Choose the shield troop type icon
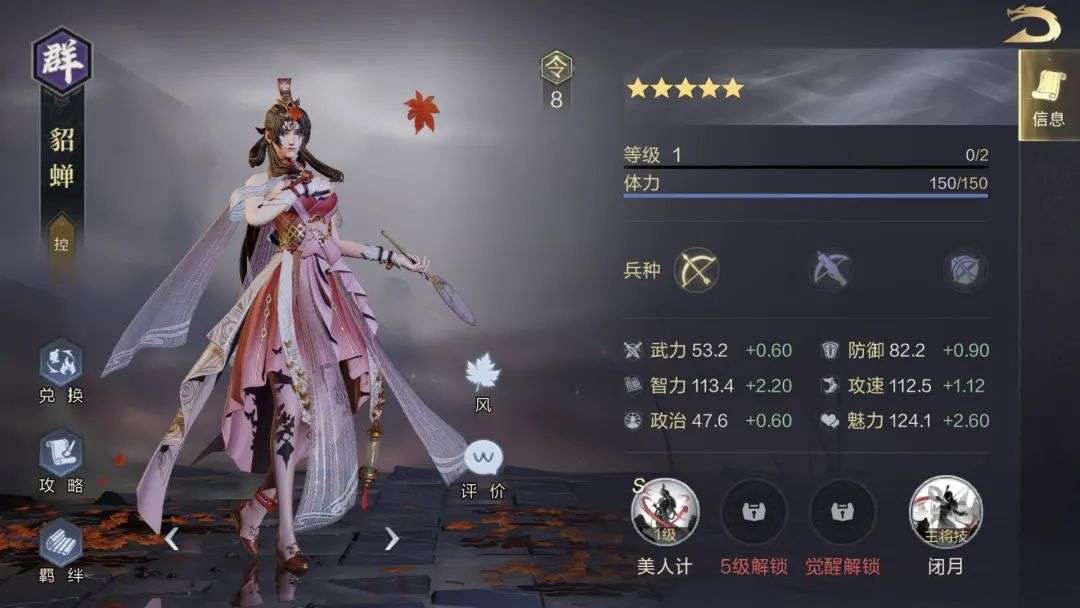The height and width of the screenshot is (608, 1080). [x=965, y=269]
